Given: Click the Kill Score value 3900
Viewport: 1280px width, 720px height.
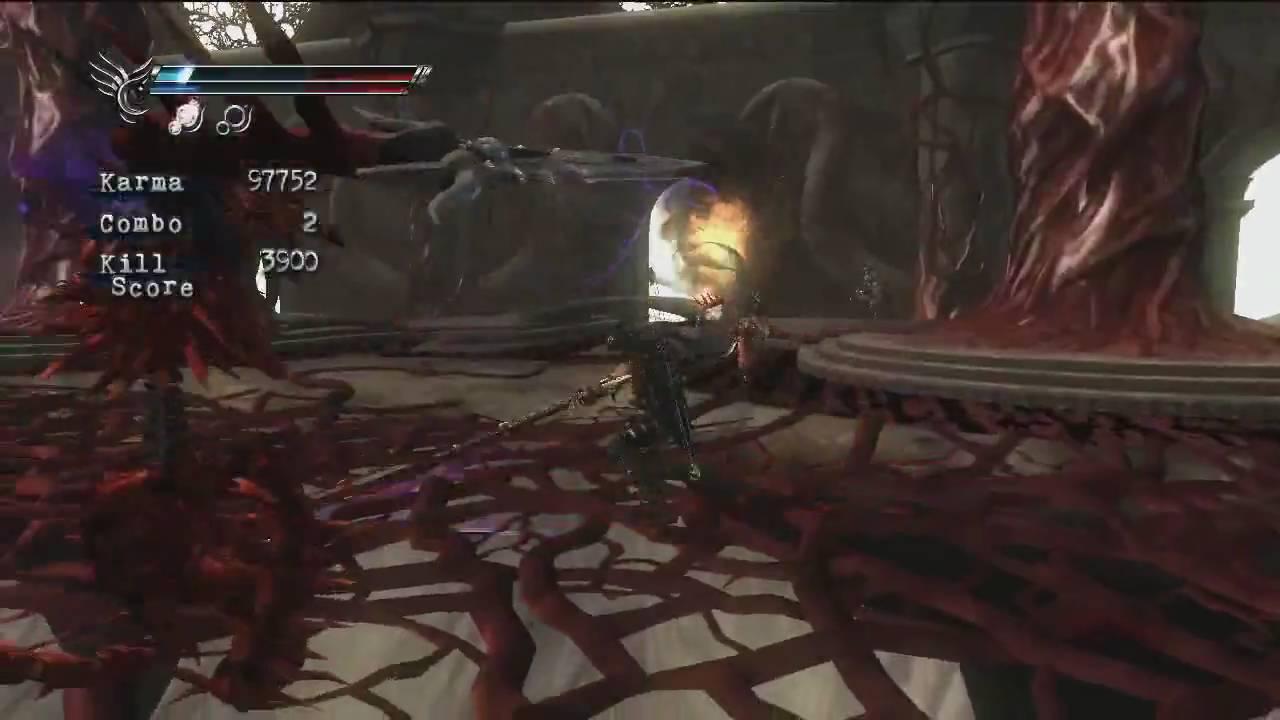Looking at the screenshot, I should (x=290, y=263).
